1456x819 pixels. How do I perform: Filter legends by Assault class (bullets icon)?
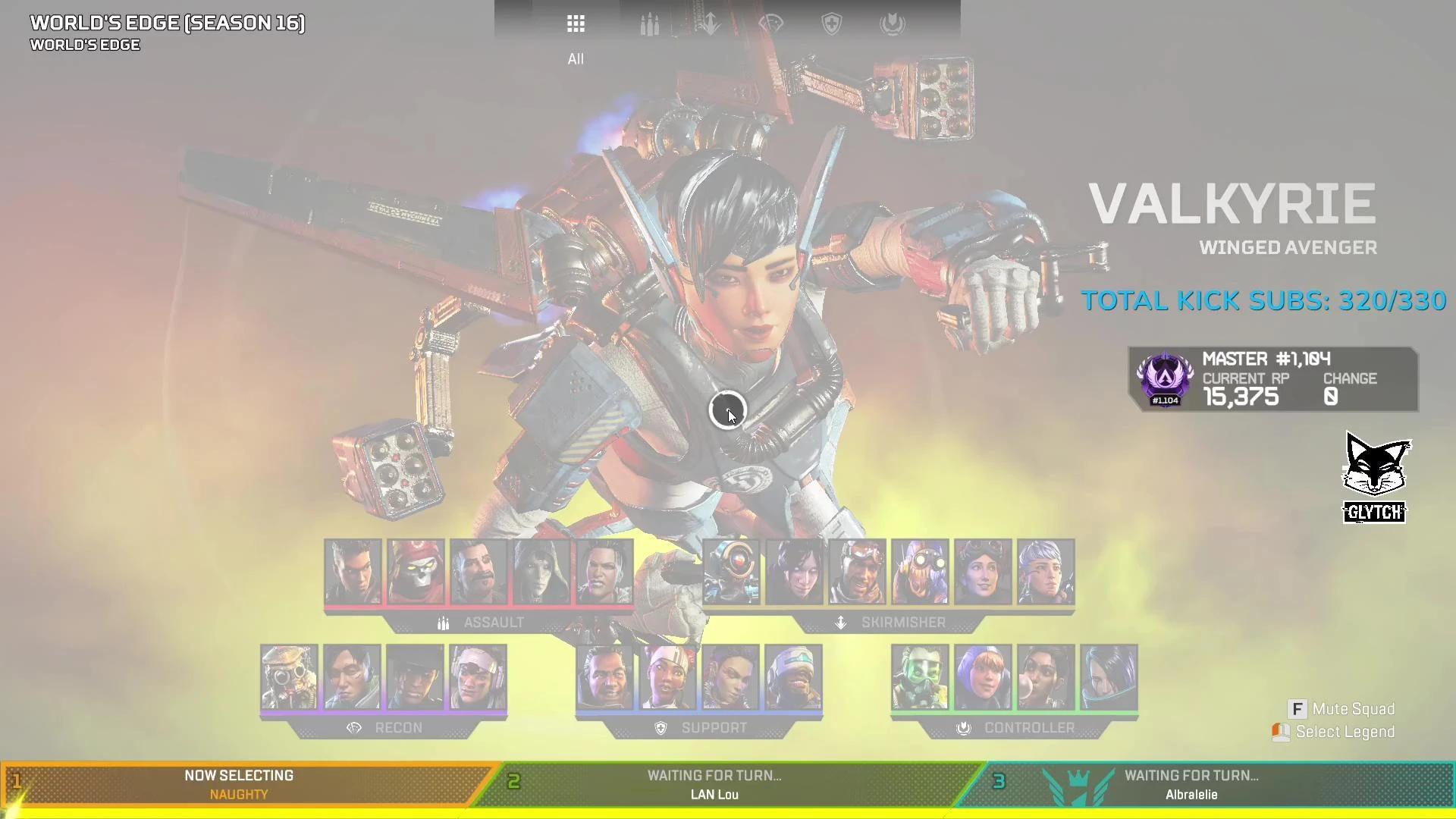649,24
